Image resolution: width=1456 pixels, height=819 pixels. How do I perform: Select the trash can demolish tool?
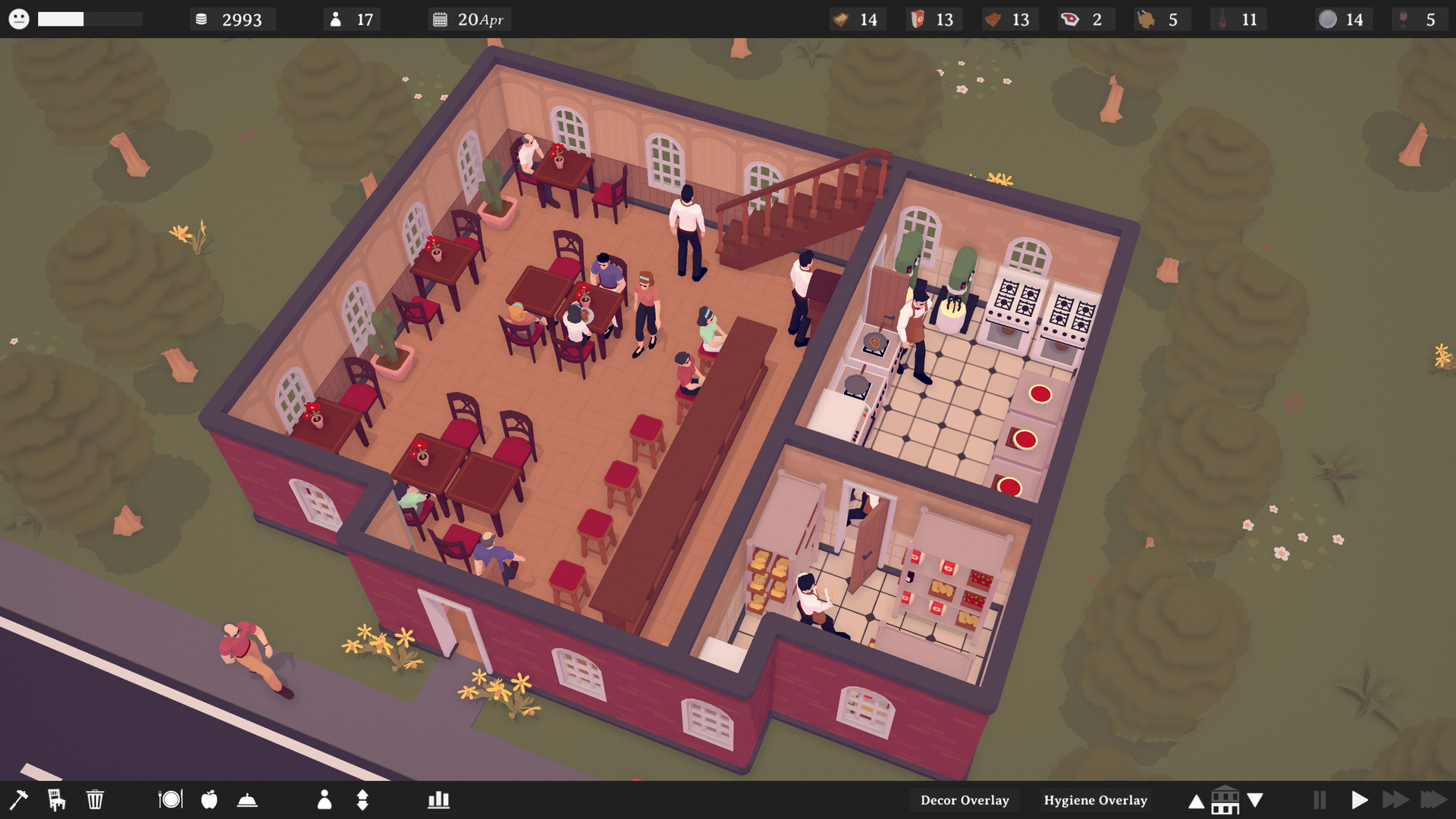click(x=95, y=800)
